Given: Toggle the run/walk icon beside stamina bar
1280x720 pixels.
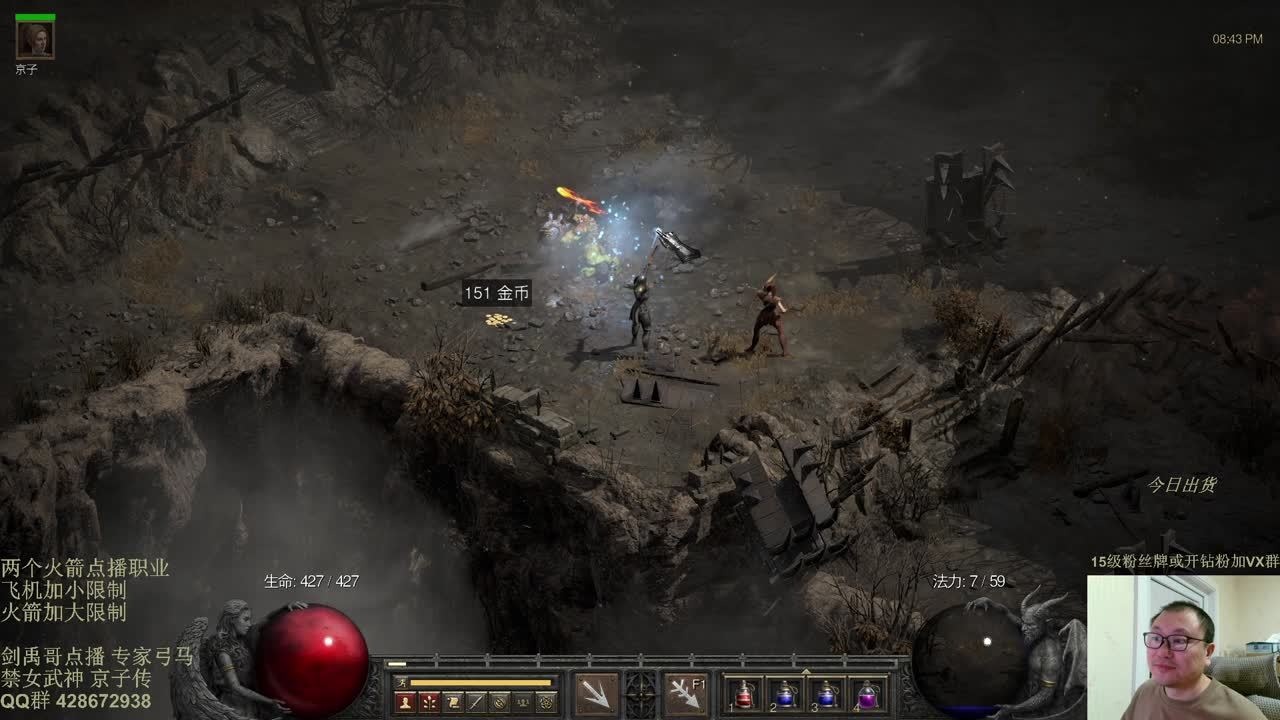Looking at the screenshot, I should 402,683.
